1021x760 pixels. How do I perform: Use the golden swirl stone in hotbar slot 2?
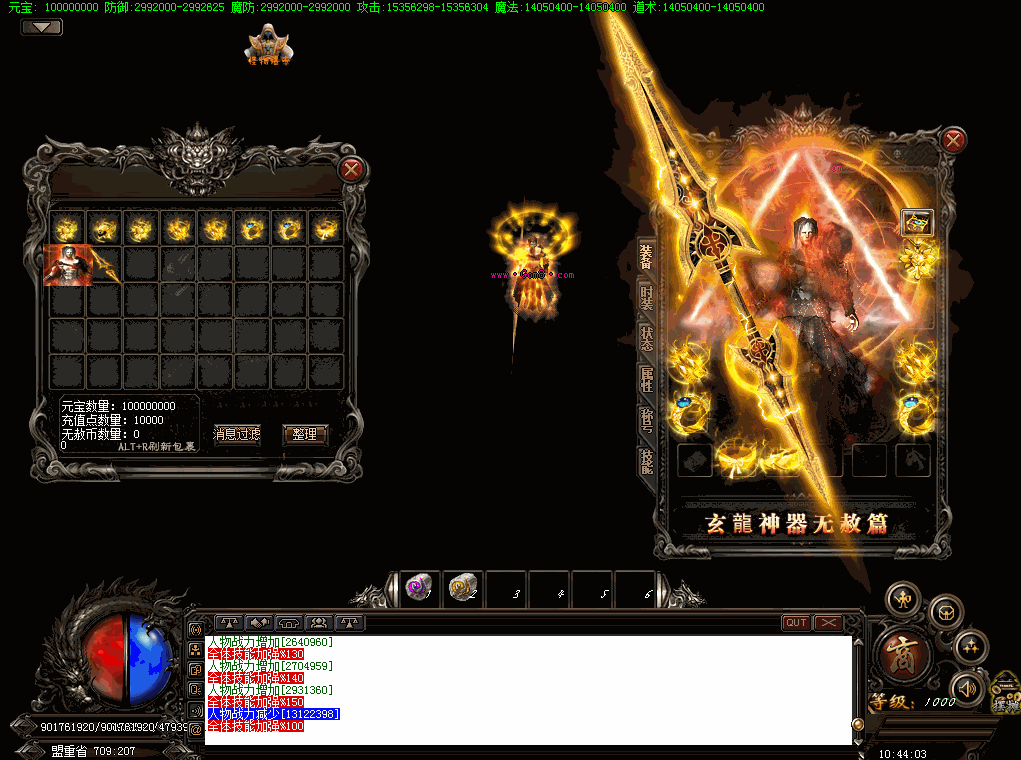point(462,589)
